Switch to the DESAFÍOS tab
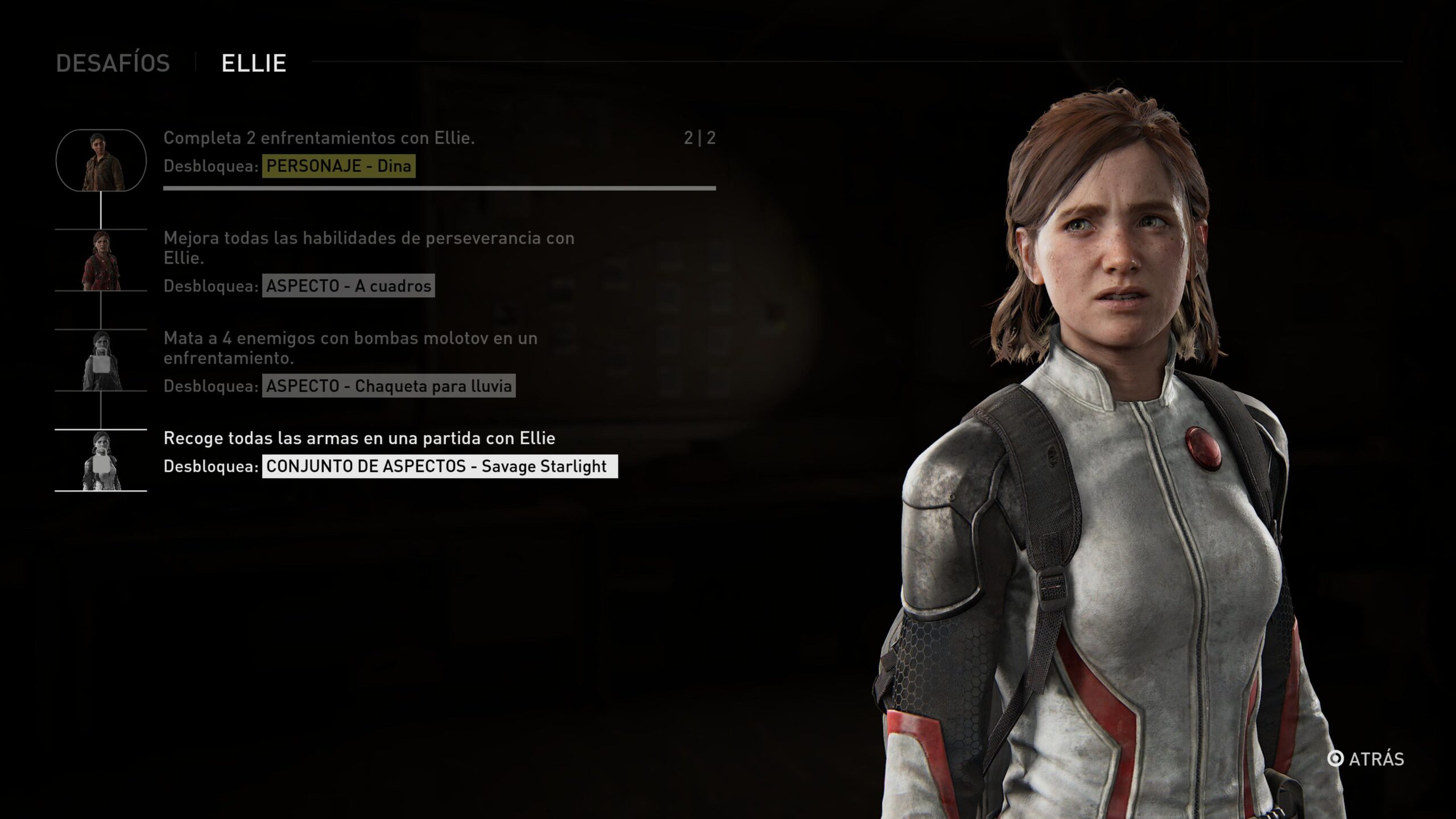Image resolution: width=1456 pixels, height=819 pixels. 113,63
